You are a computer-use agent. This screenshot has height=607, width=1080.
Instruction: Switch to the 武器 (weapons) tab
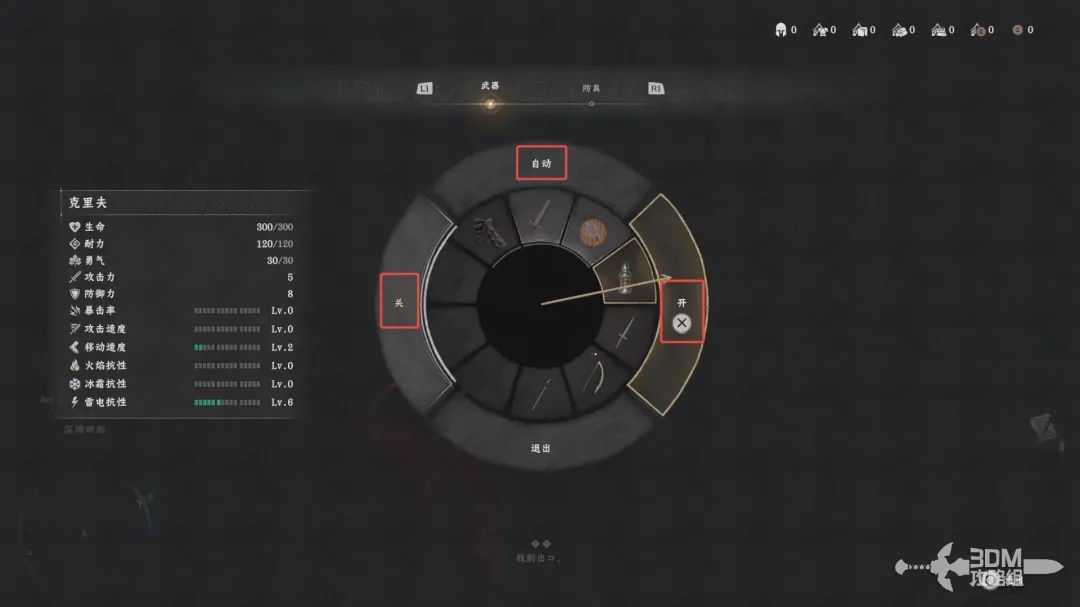[x=489, y=88]
